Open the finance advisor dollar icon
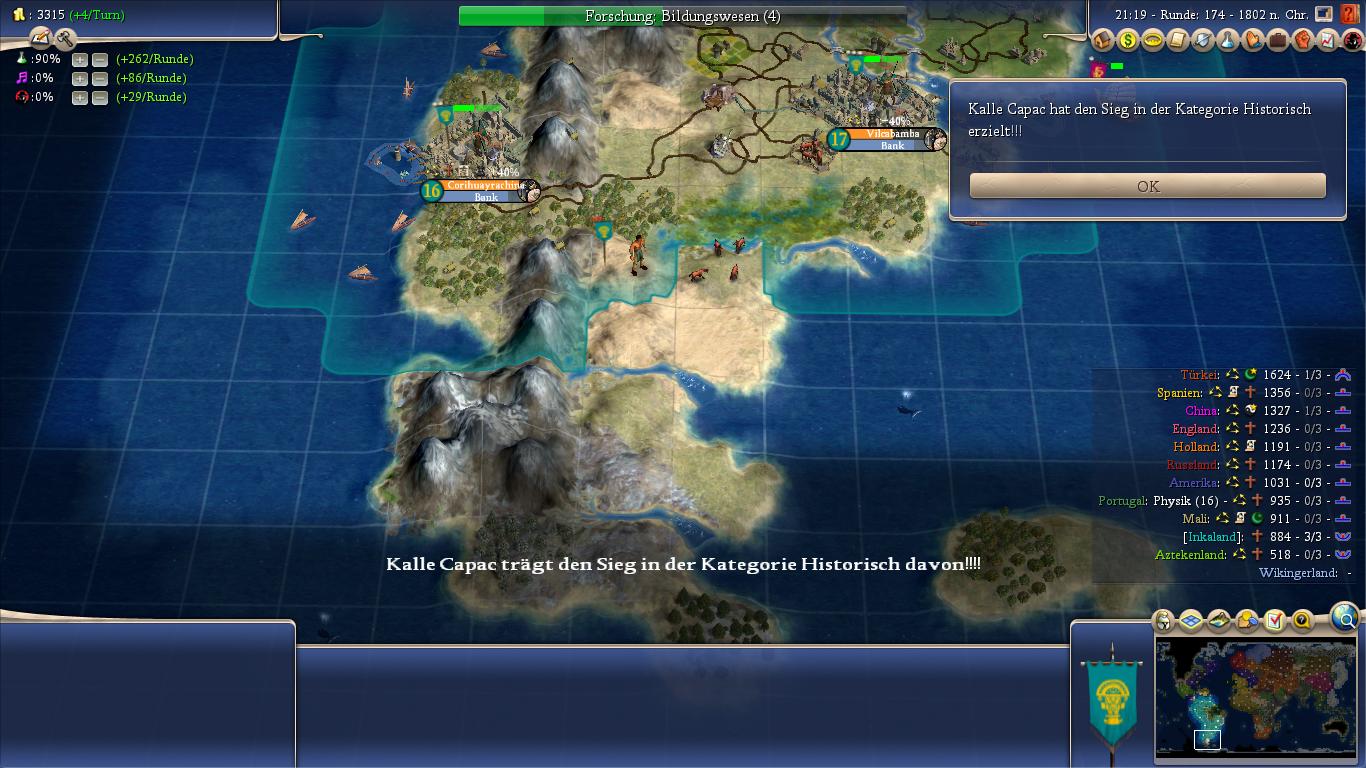Image resolution: width=1366 pixels, height=768 pixels. [1128, 40]
